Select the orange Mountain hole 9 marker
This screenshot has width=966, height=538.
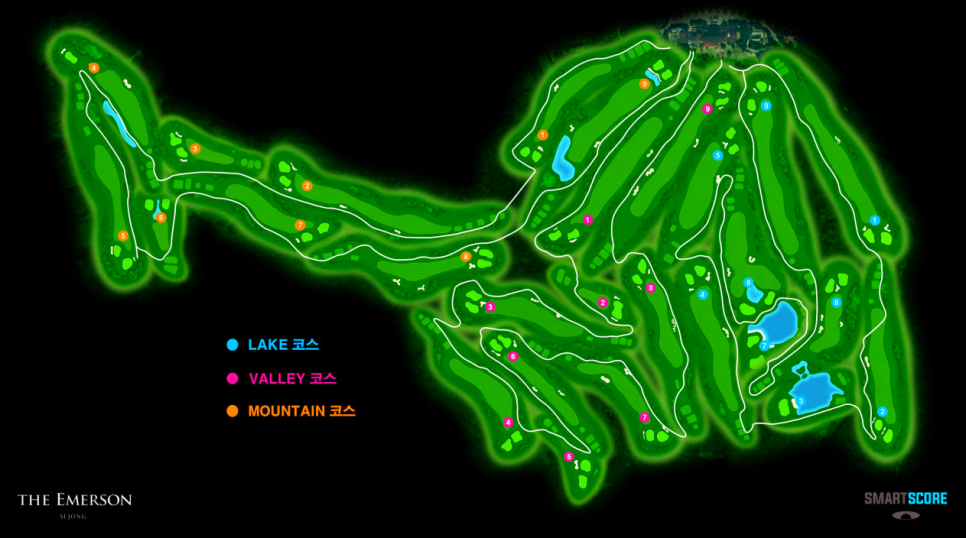[645, 85]
